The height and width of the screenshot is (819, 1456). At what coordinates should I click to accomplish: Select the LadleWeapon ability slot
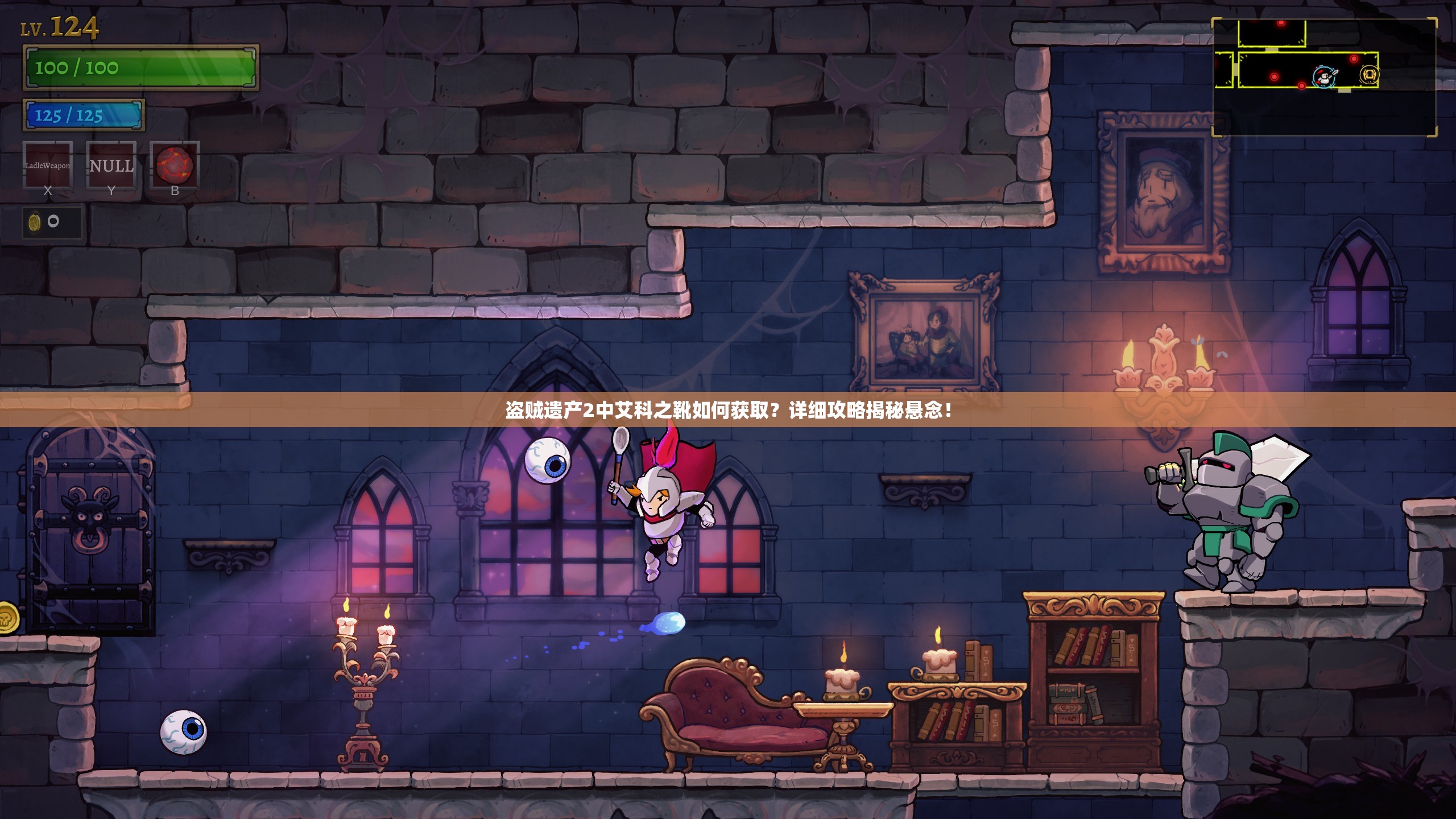tap(48, 165)
